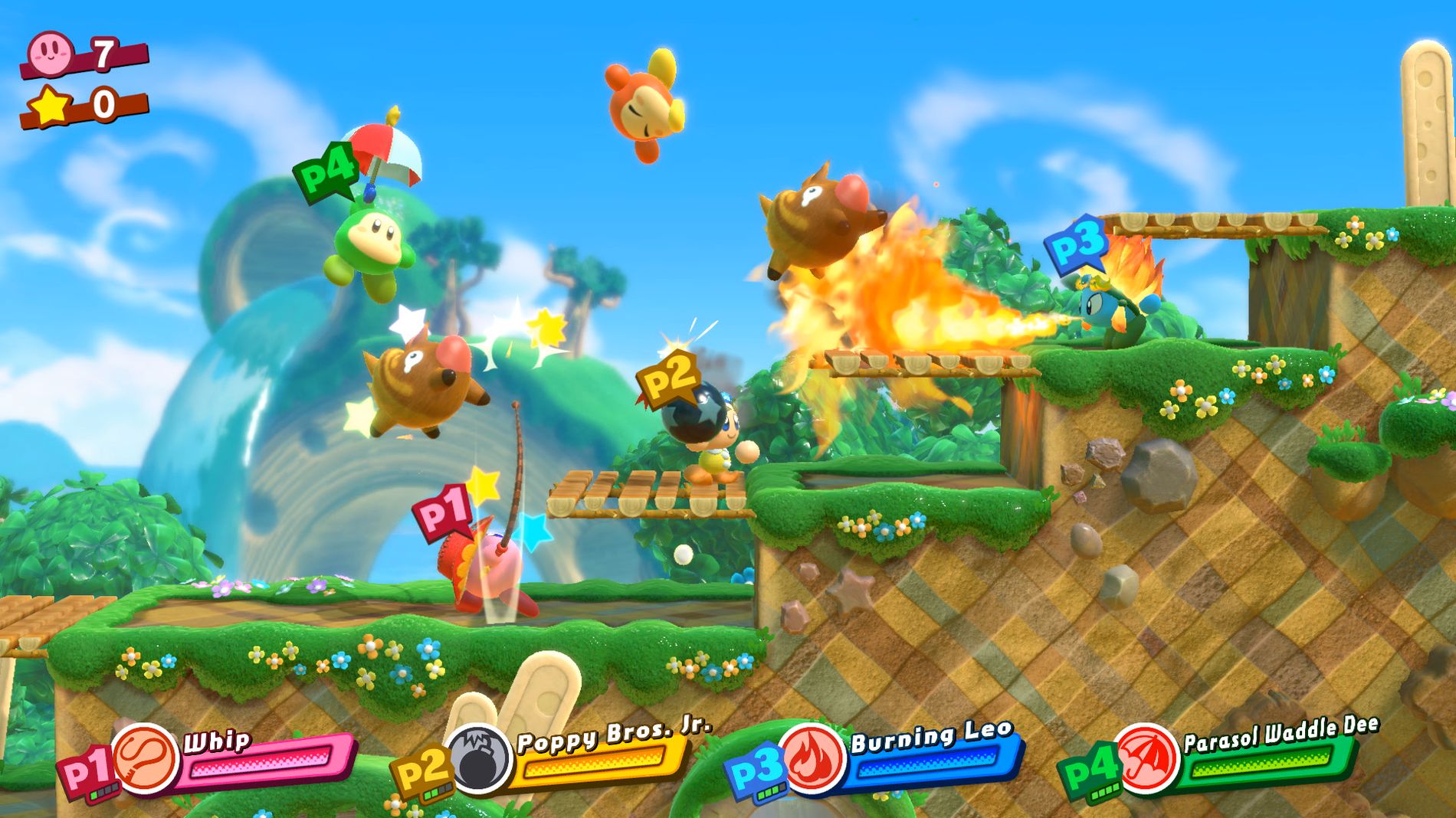
Task: Select the Poppy Bros. Jr. bomb icon
Action: point(480,758)
